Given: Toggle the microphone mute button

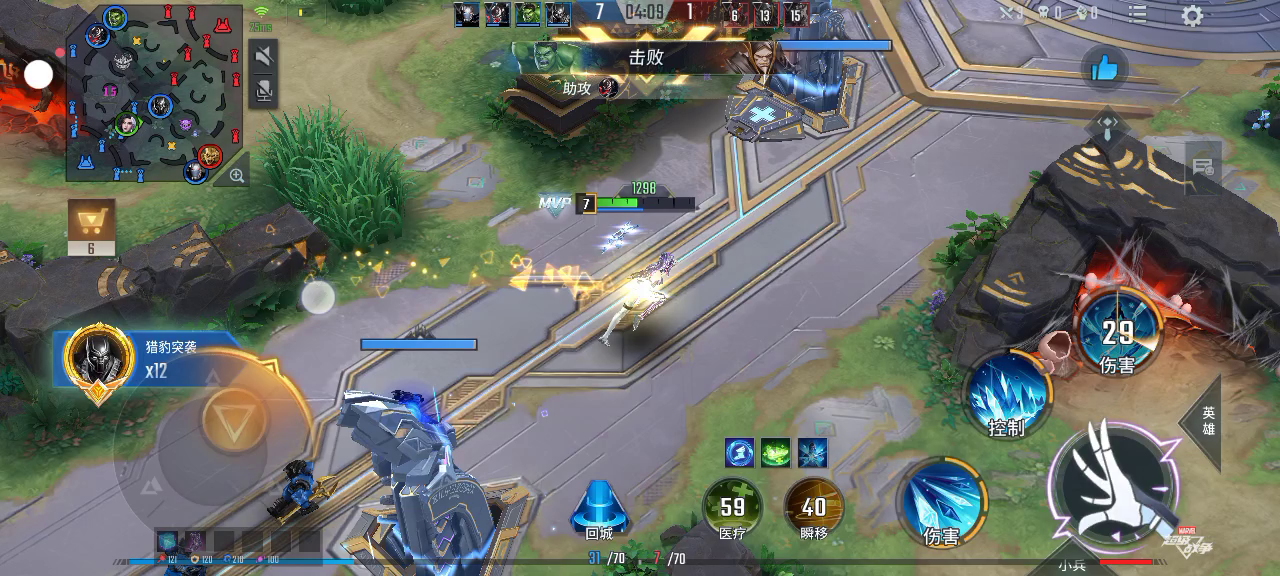Looking at the screenshot, I should pyautogui.click(x=263, y=92).
